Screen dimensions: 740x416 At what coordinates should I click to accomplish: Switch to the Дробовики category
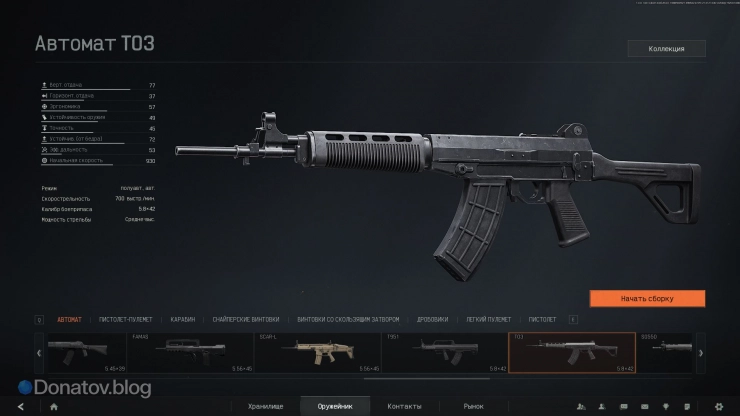(432, 319)
